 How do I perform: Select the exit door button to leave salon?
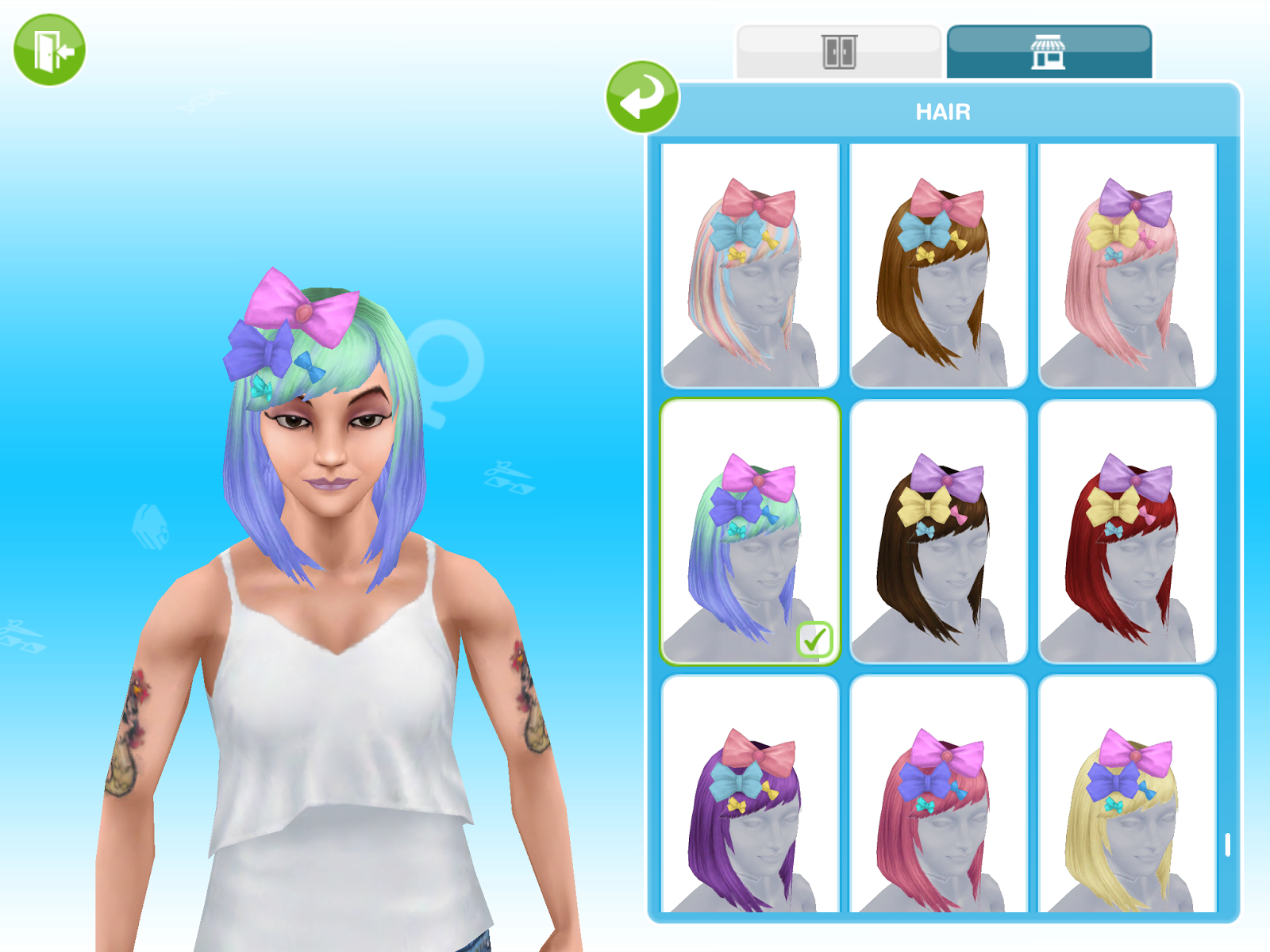point(48,48)
